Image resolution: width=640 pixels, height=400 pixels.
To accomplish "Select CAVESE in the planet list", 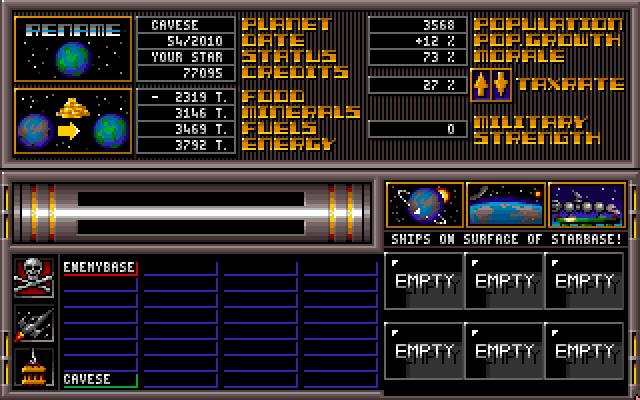I will [100, 380].
